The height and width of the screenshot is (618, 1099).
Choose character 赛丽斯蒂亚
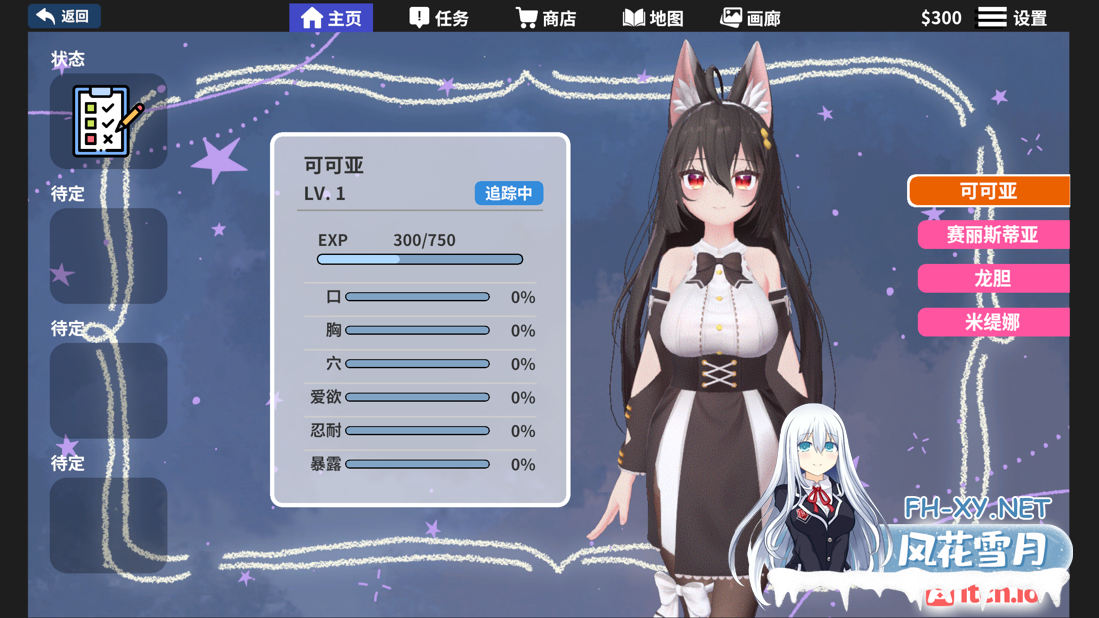(x=992, y=235)
